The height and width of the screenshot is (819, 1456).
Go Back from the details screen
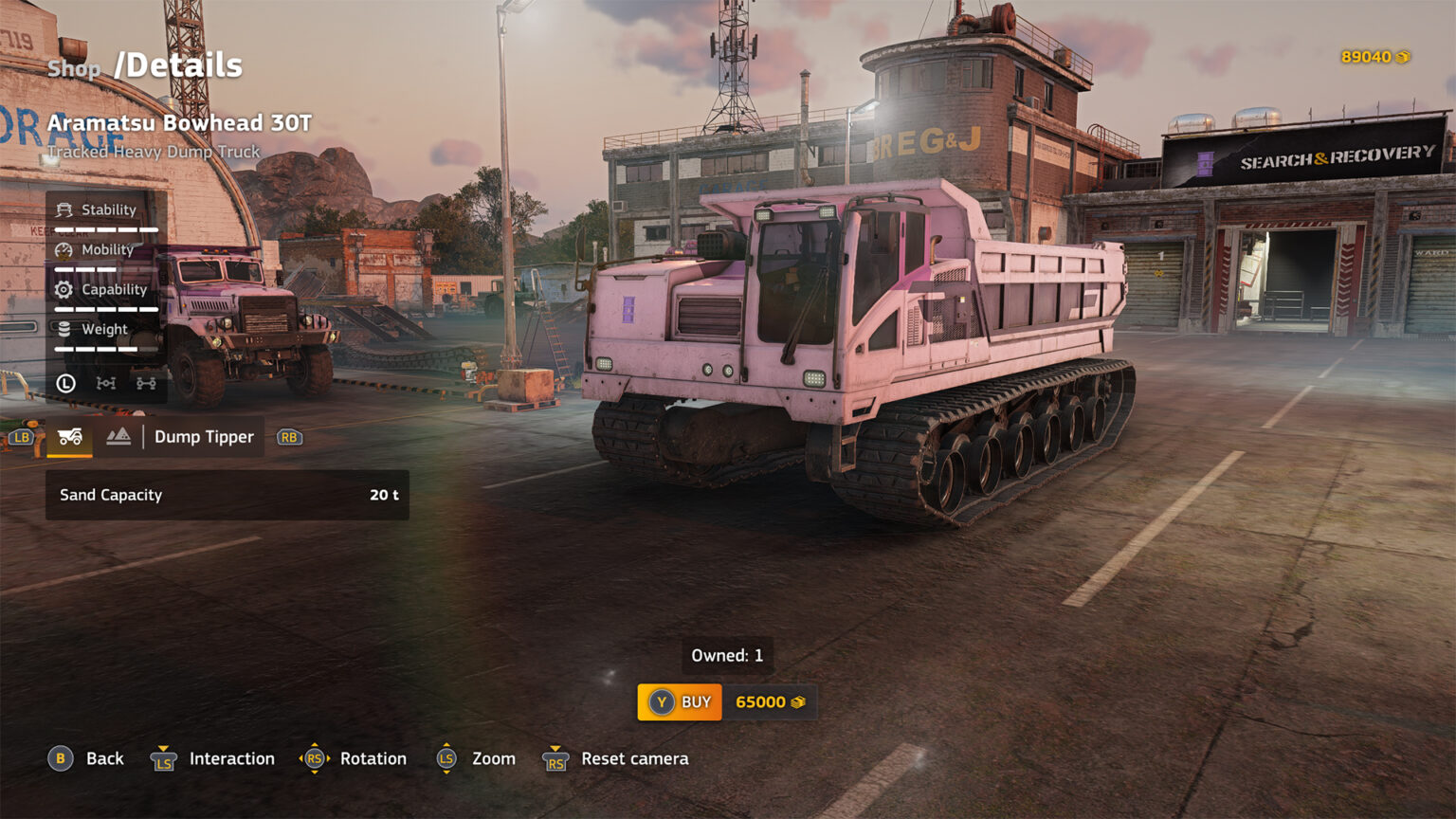86,759
